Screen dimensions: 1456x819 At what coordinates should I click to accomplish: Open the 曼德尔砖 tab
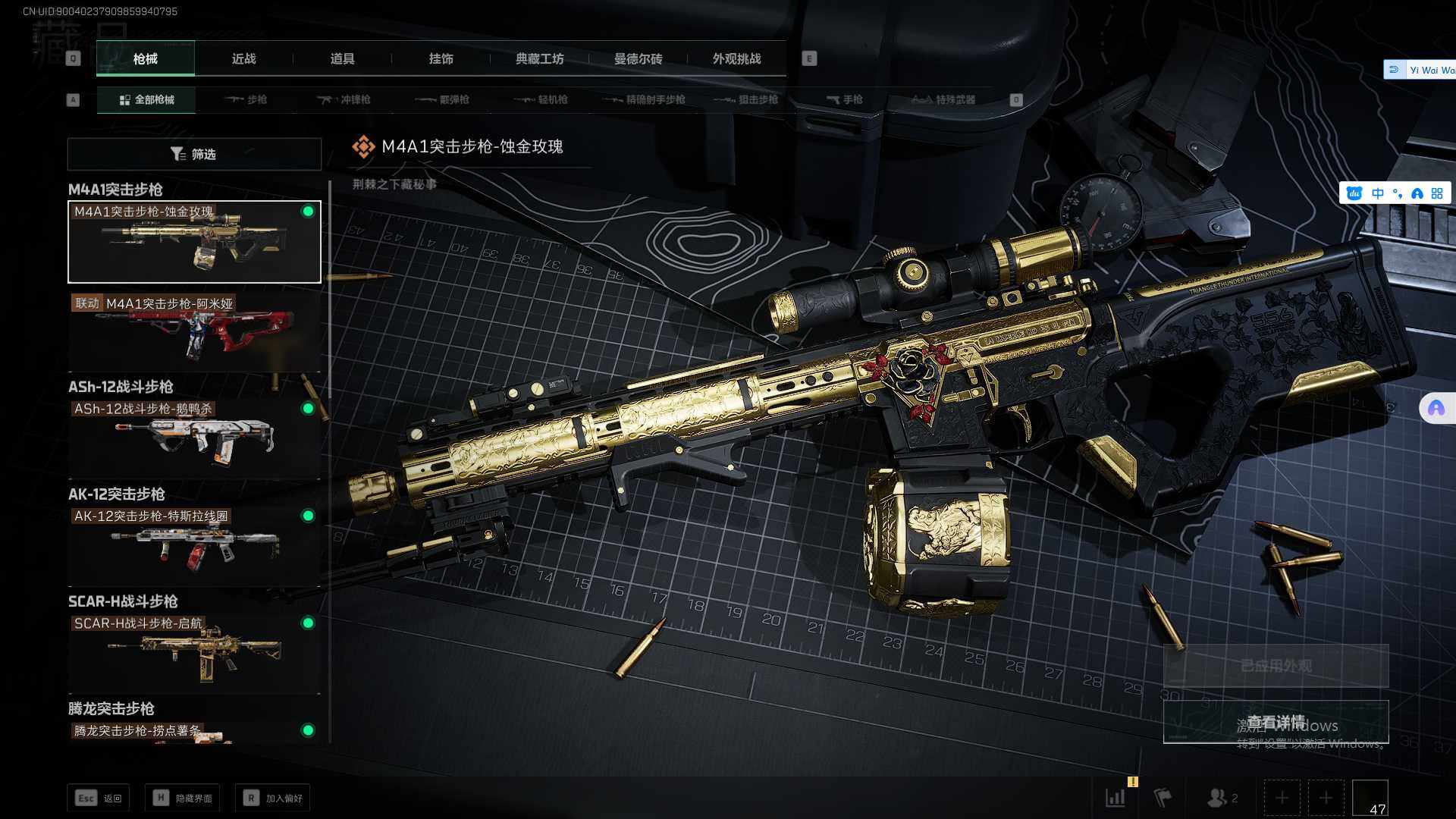(x=638, y=58)
